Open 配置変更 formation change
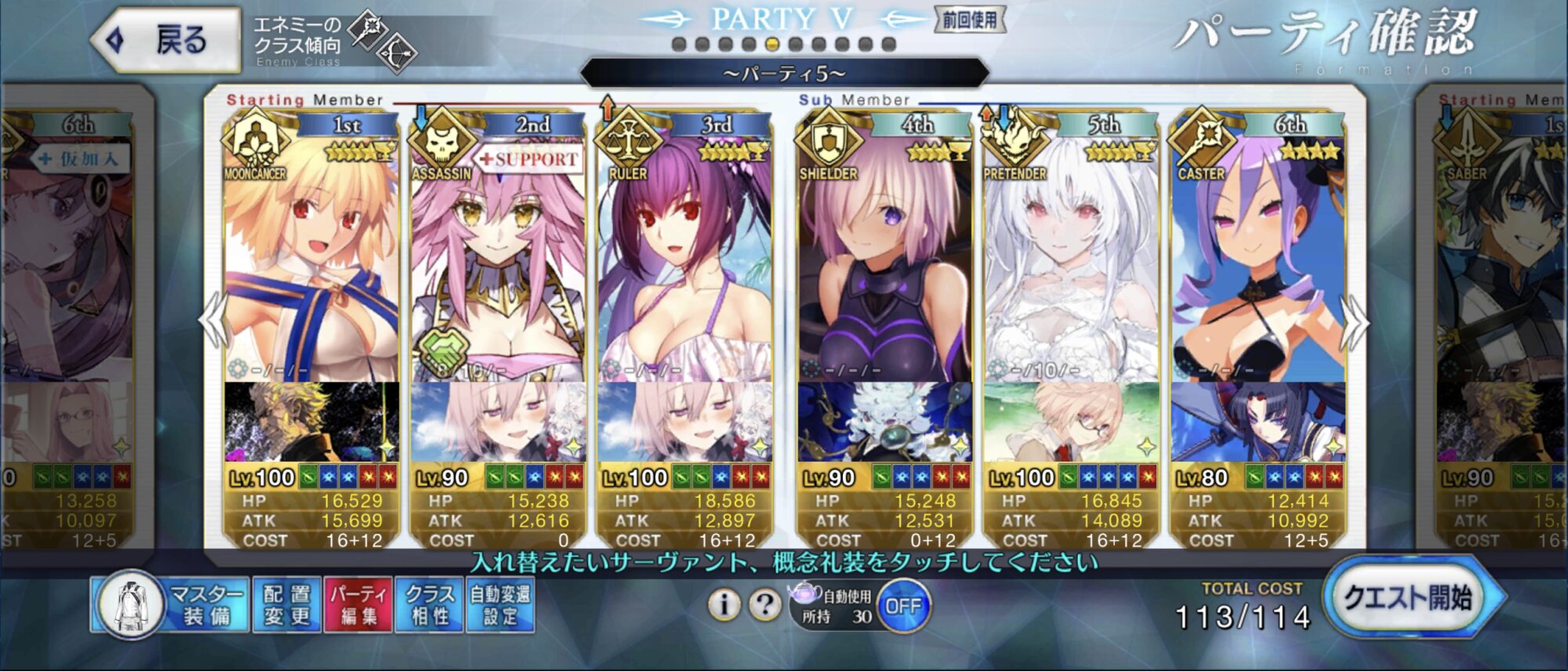Viewport: 1568px width, 671px height. (287, 604)
